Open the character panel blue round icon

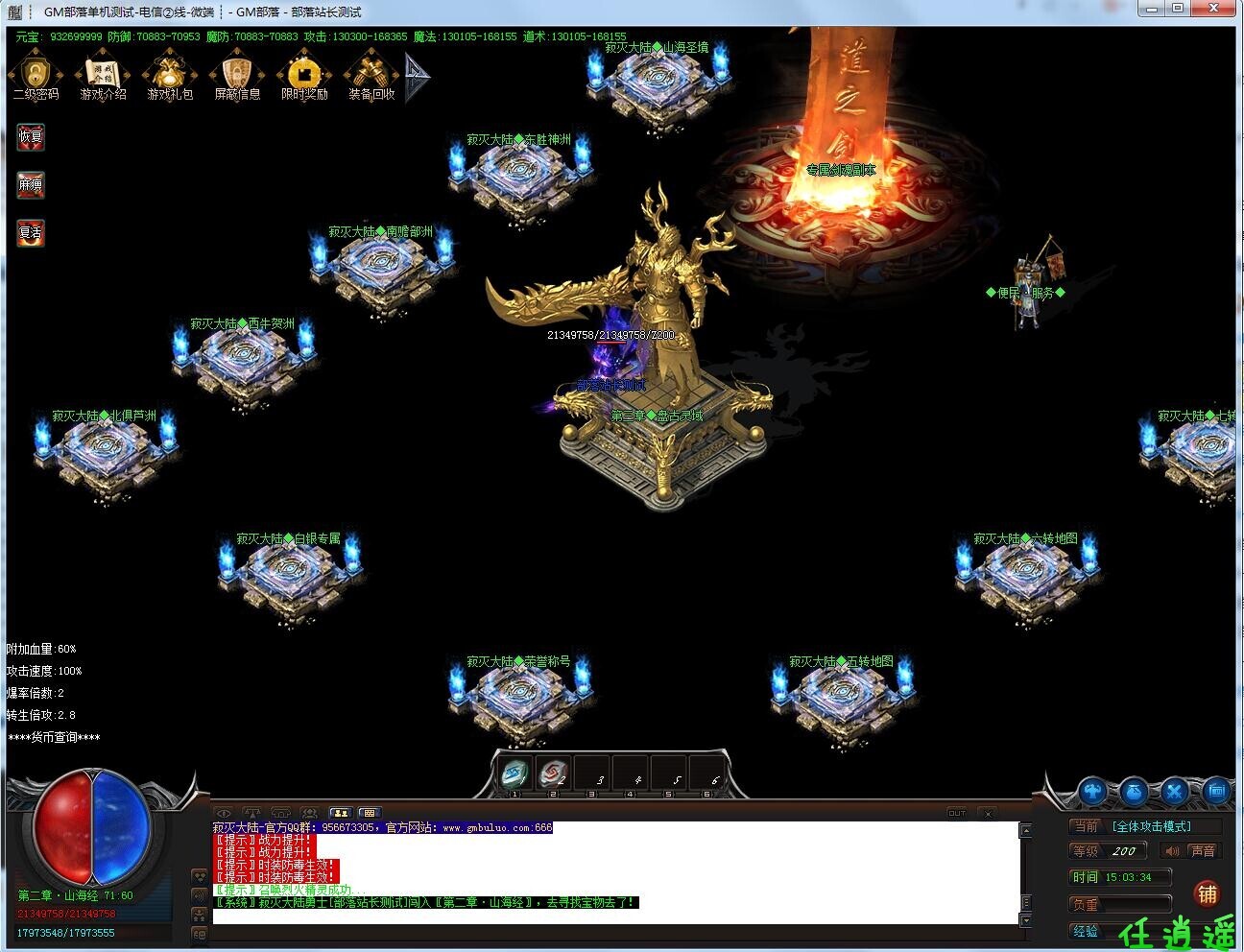pyautogui.click(x=1093, y=792)
